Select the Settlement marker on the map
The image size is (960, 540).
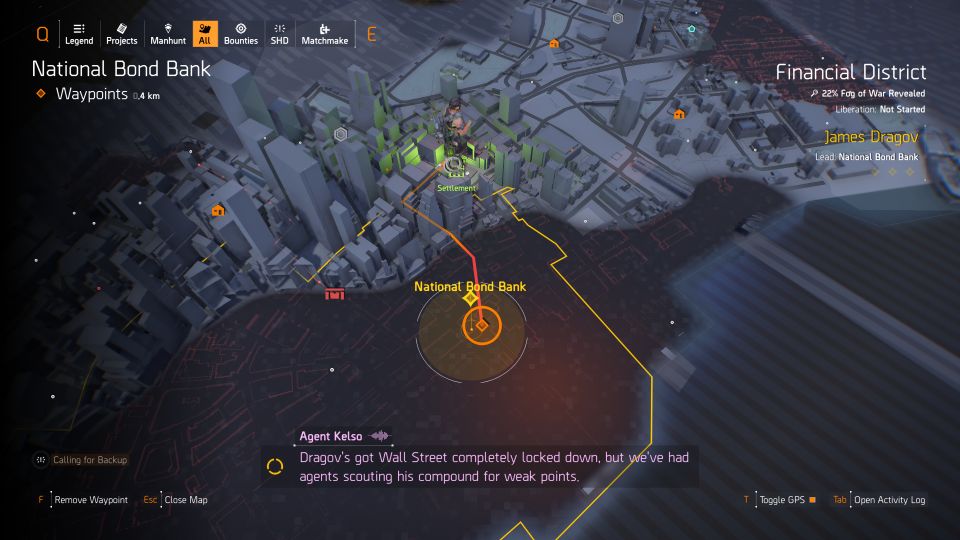pos(456,166)
